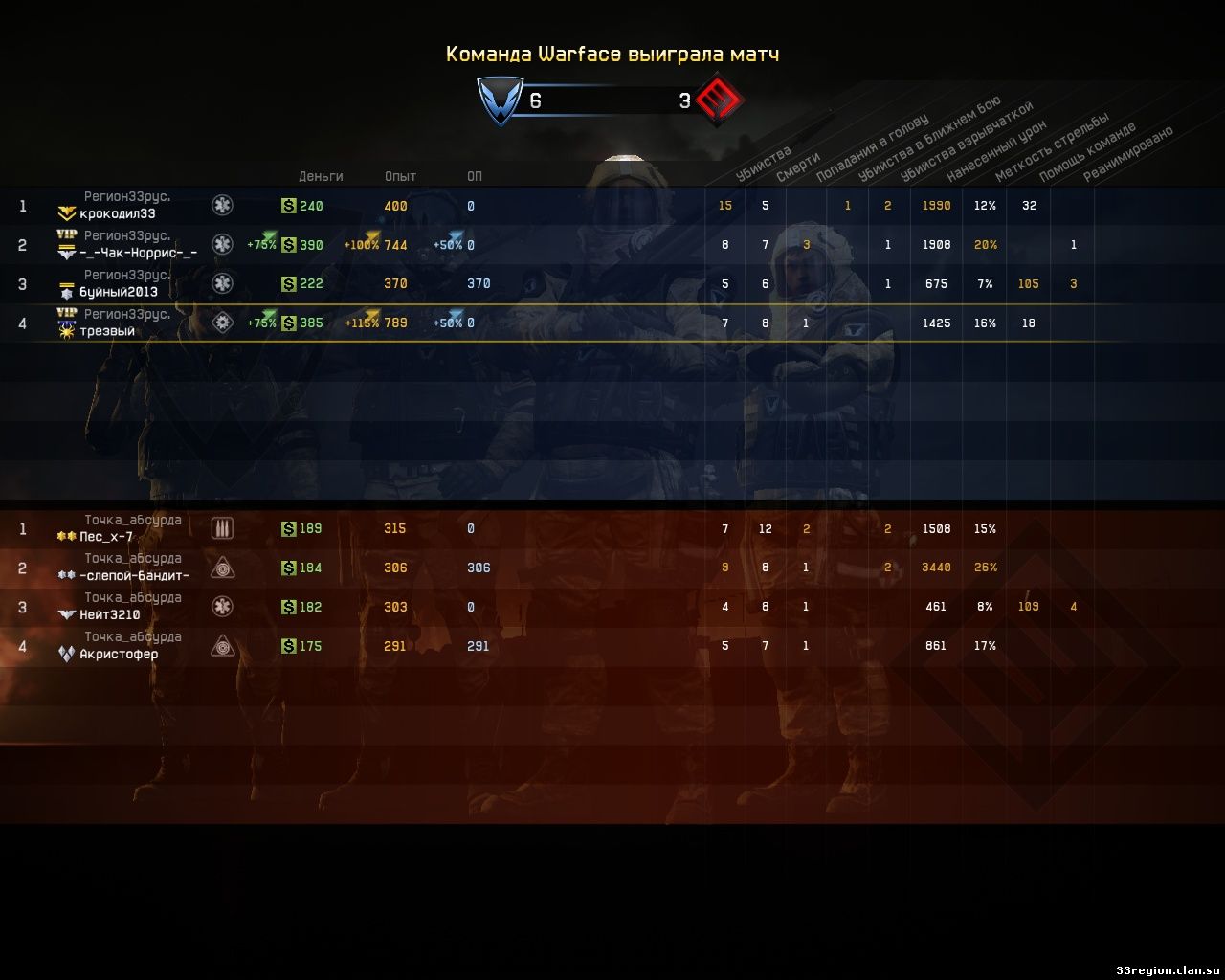1225x980 pixels.
Task: Select the -слепой-бандит- player row
Action: (x=134, y=575)
